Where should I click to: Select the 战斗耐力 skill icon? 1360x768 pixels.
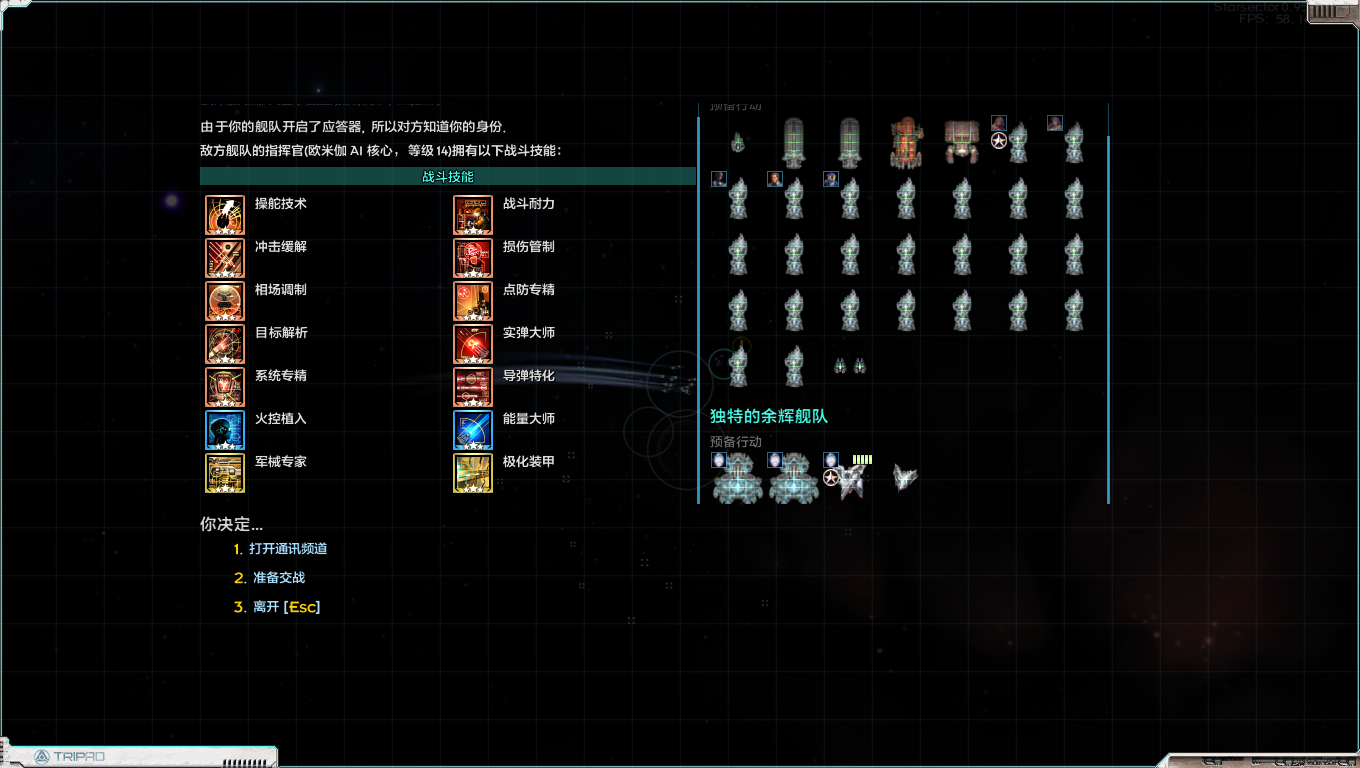pos(473,215)
